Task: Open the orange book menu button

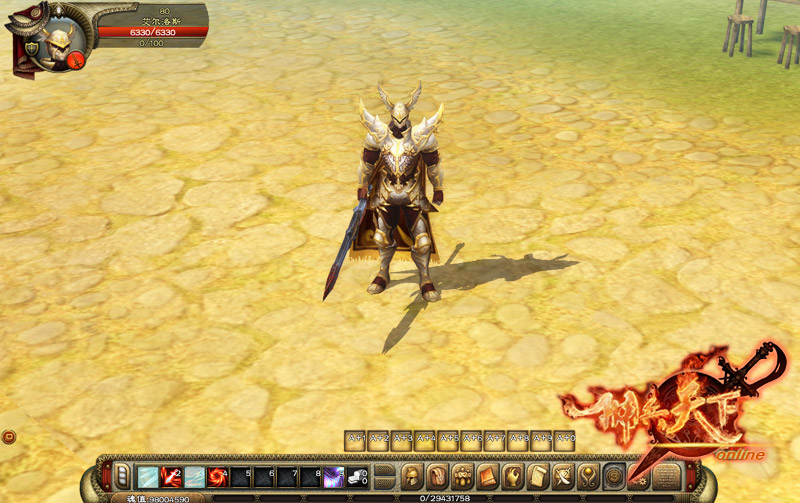Action: 487,476
